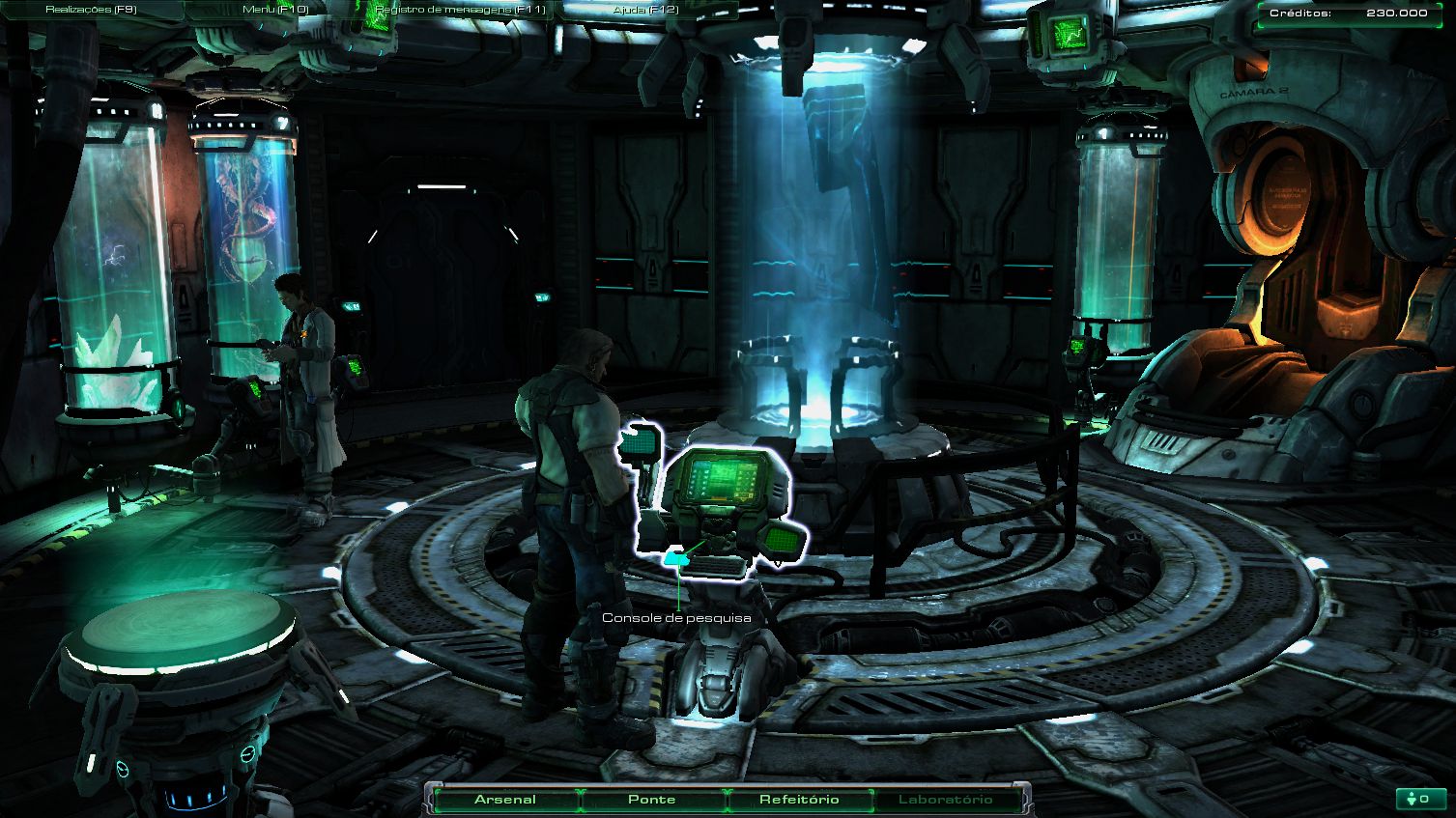Select the Laboratório room tab

point(945,800)
